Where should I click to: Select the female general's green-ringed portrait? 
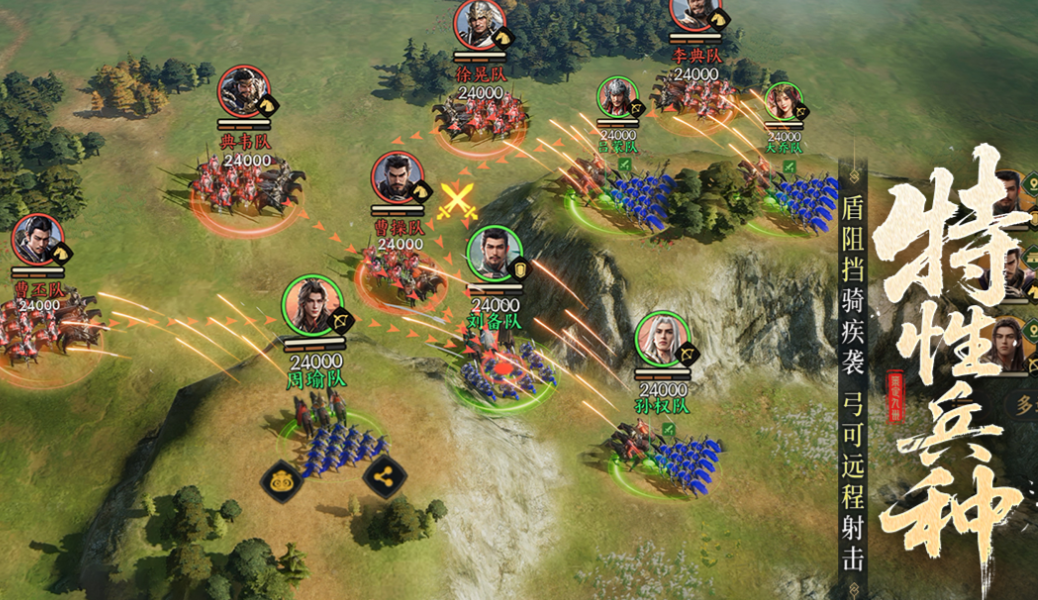point(783,102)
